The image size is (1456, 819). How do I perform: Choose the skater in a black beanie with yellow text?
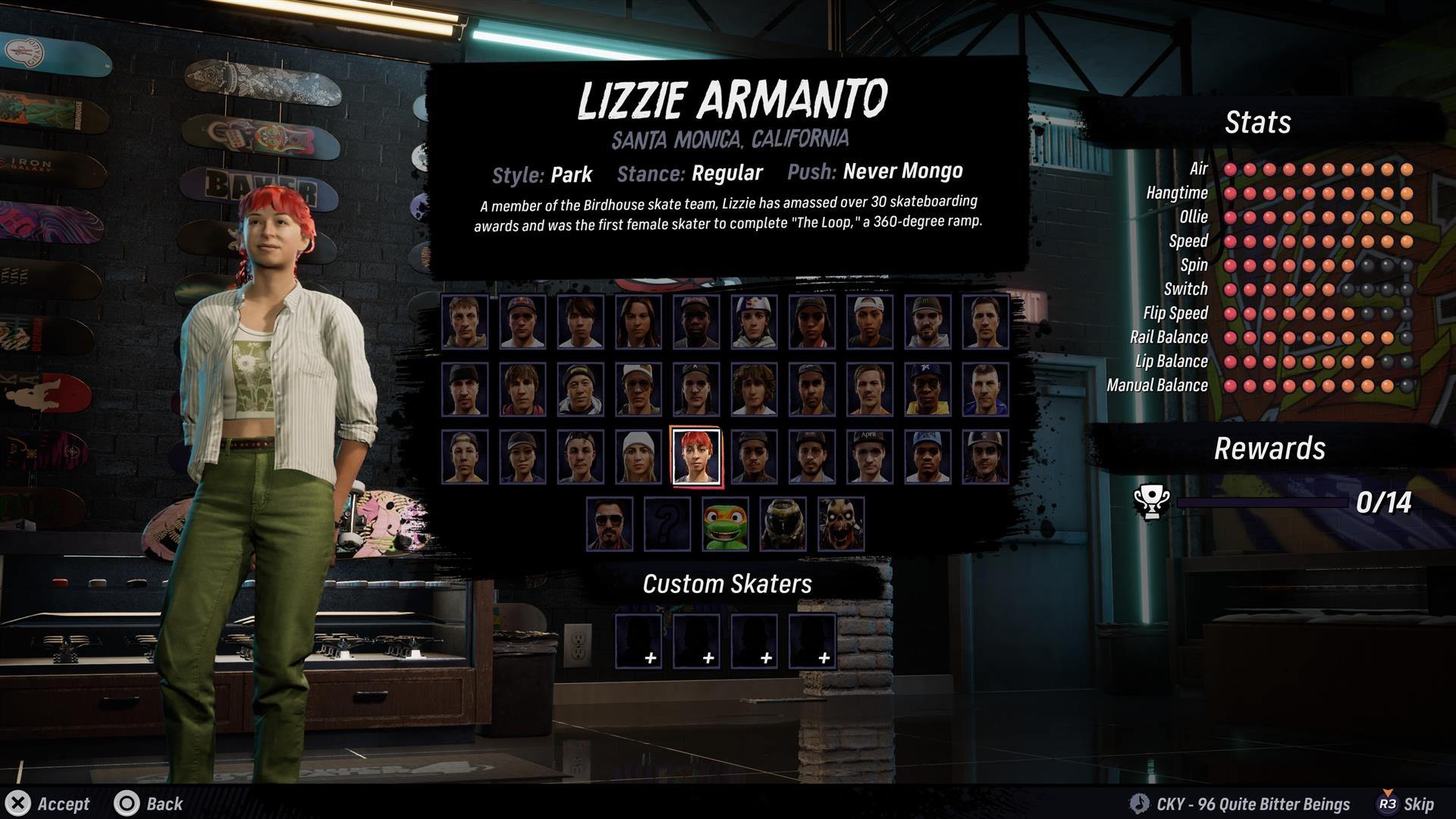[580, 389]
